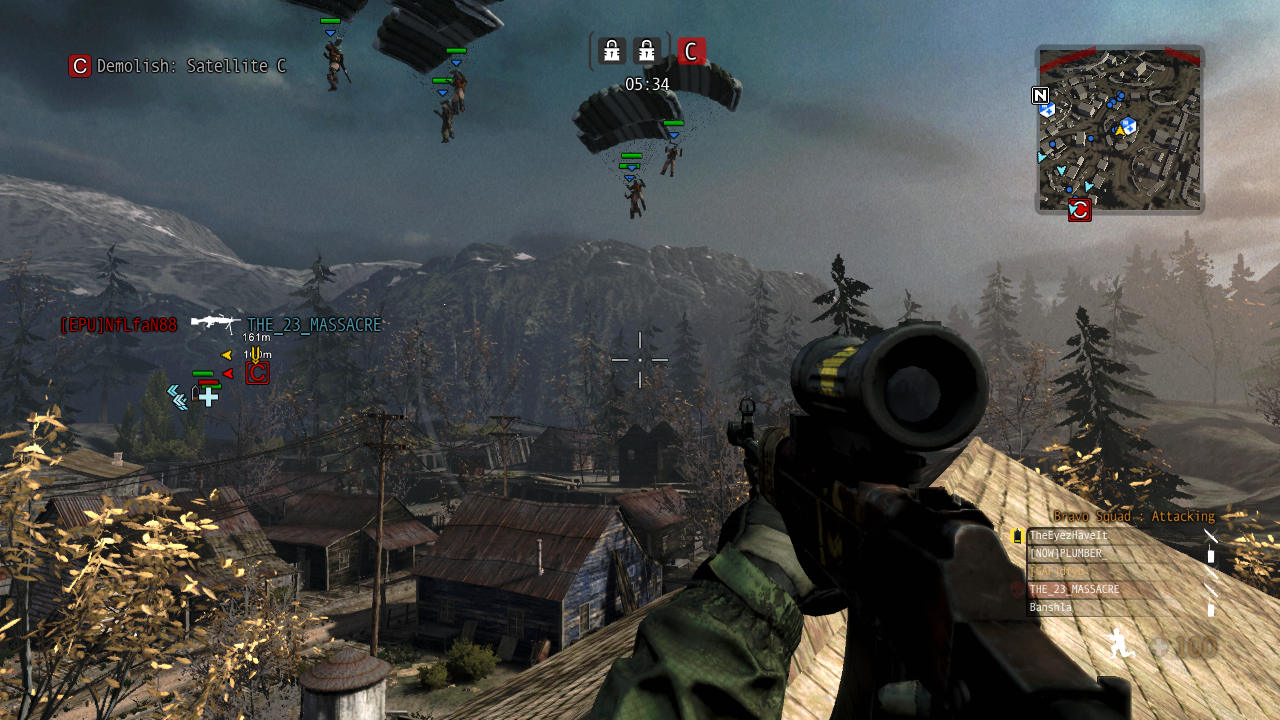Image resolution: width=1280 pixels, height=720 pixels.
Task: Select the Demolish: Satellite C objective tracker
Action: tap(178, 66)
